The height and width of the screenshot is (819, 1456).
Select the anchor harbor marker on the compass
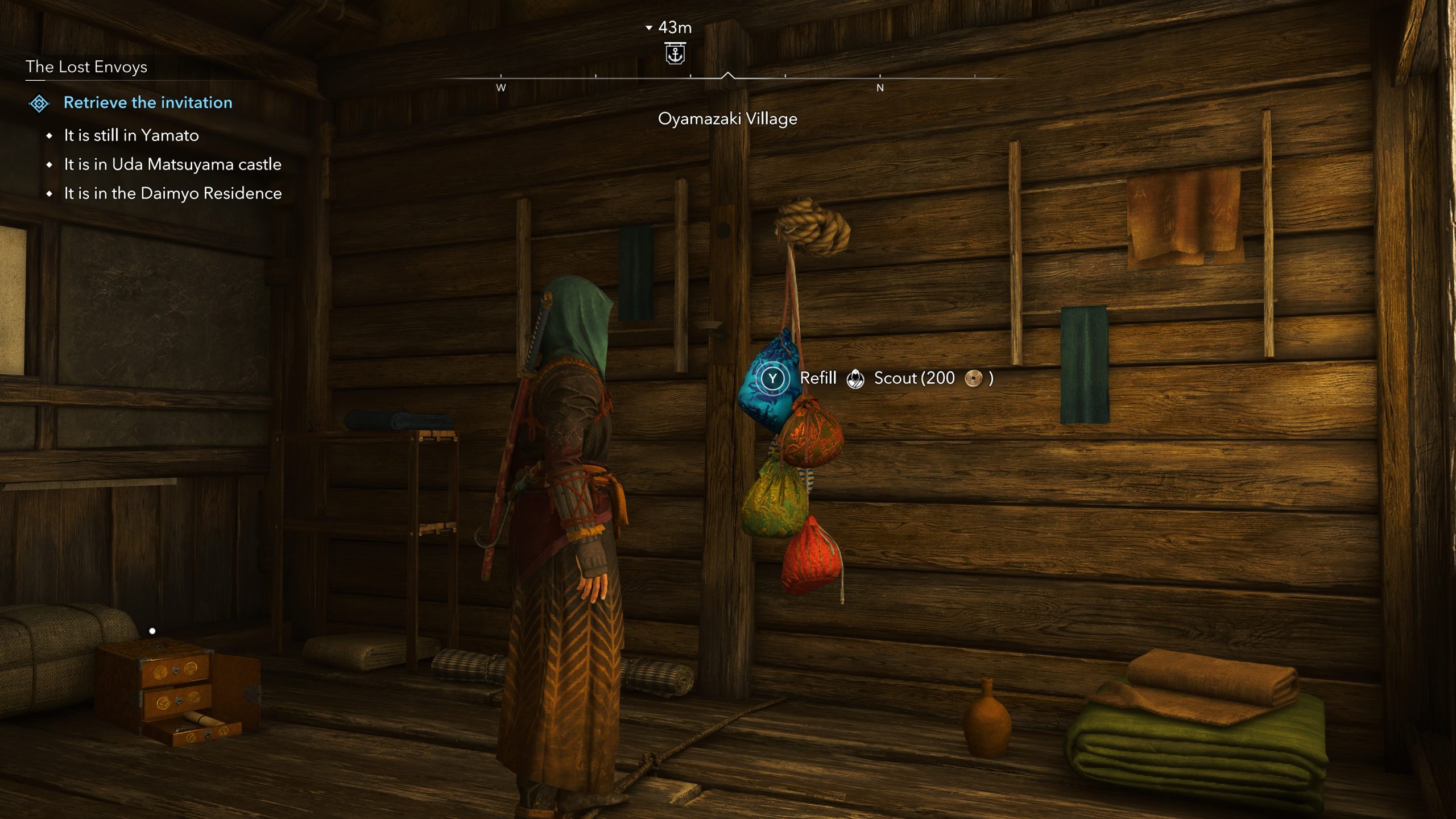675,54
